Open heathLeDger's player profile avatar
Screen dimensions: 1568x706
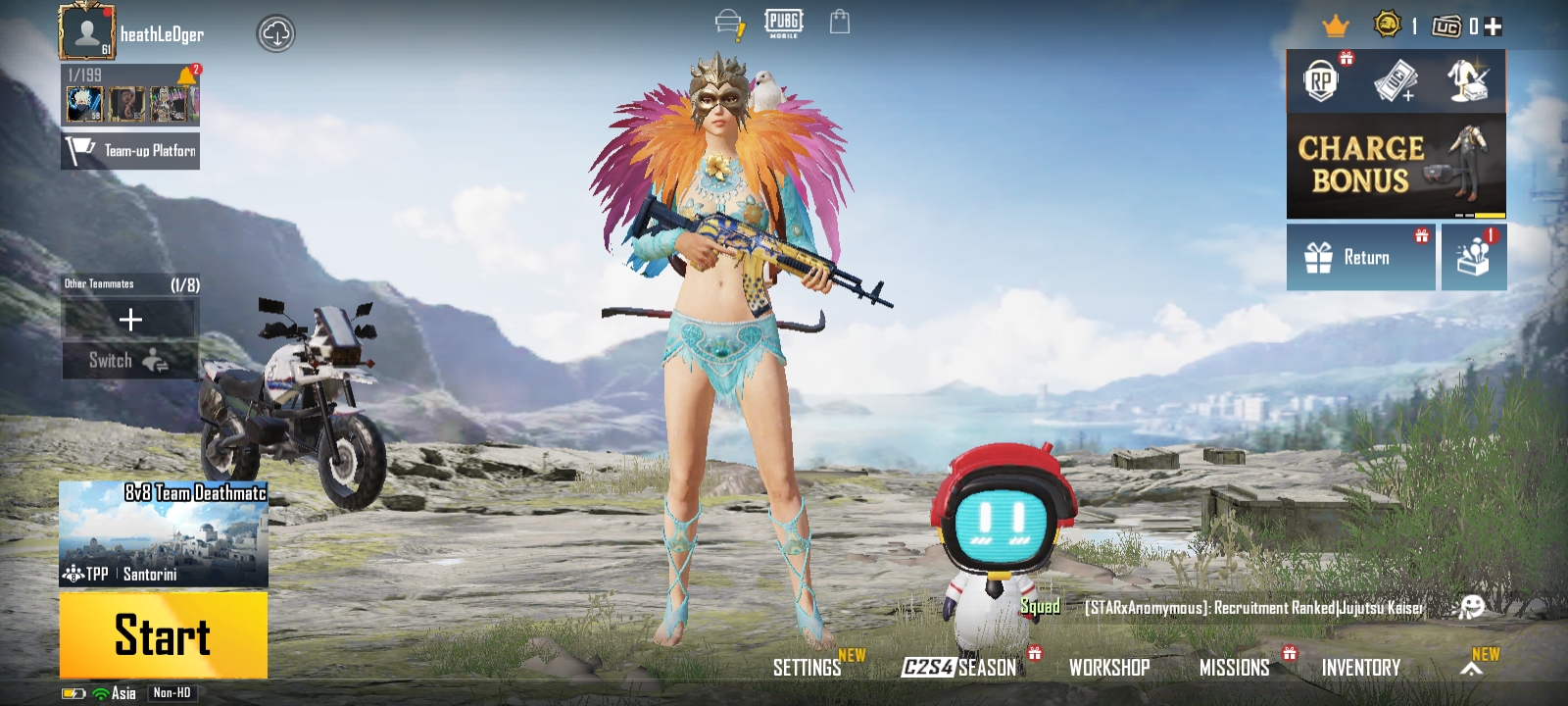pos(86,31)
